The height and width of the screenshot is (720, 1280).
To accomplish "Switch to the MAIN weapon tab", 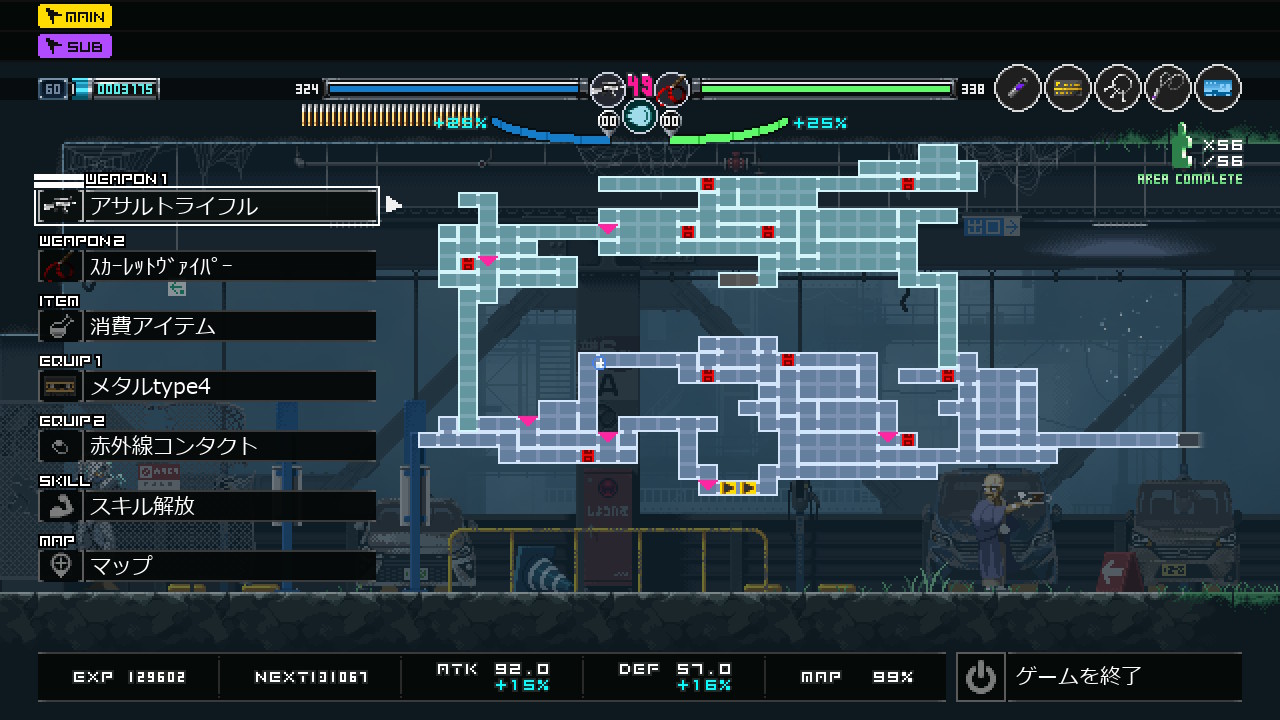I will tap(75, 16).
